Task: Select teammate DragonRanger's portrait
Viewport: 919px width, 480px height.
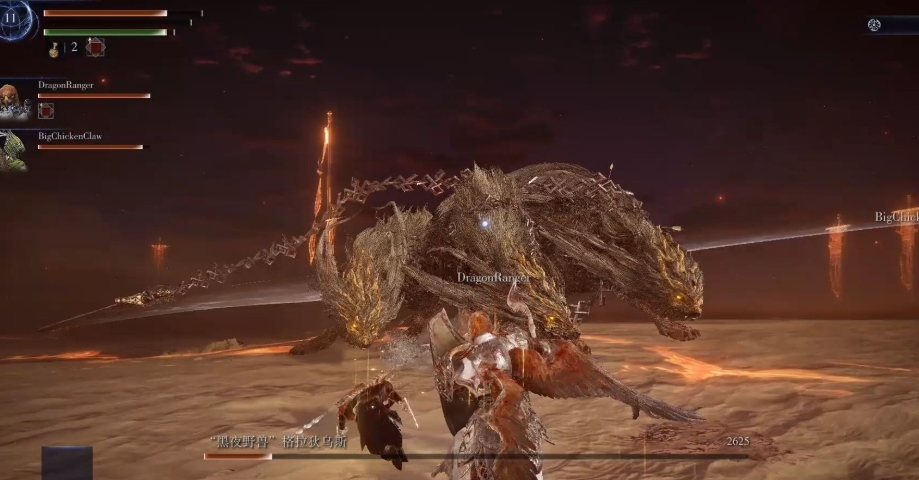Action: [x=12, y=100]
